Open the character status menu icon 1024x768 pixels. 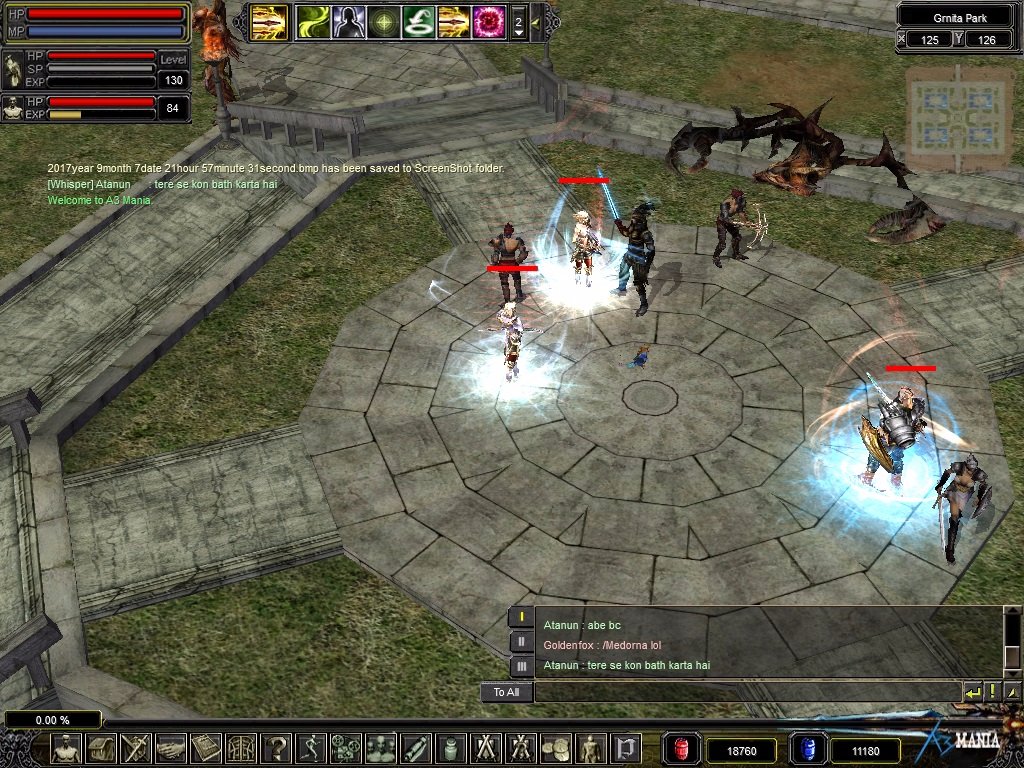[67, 748]
